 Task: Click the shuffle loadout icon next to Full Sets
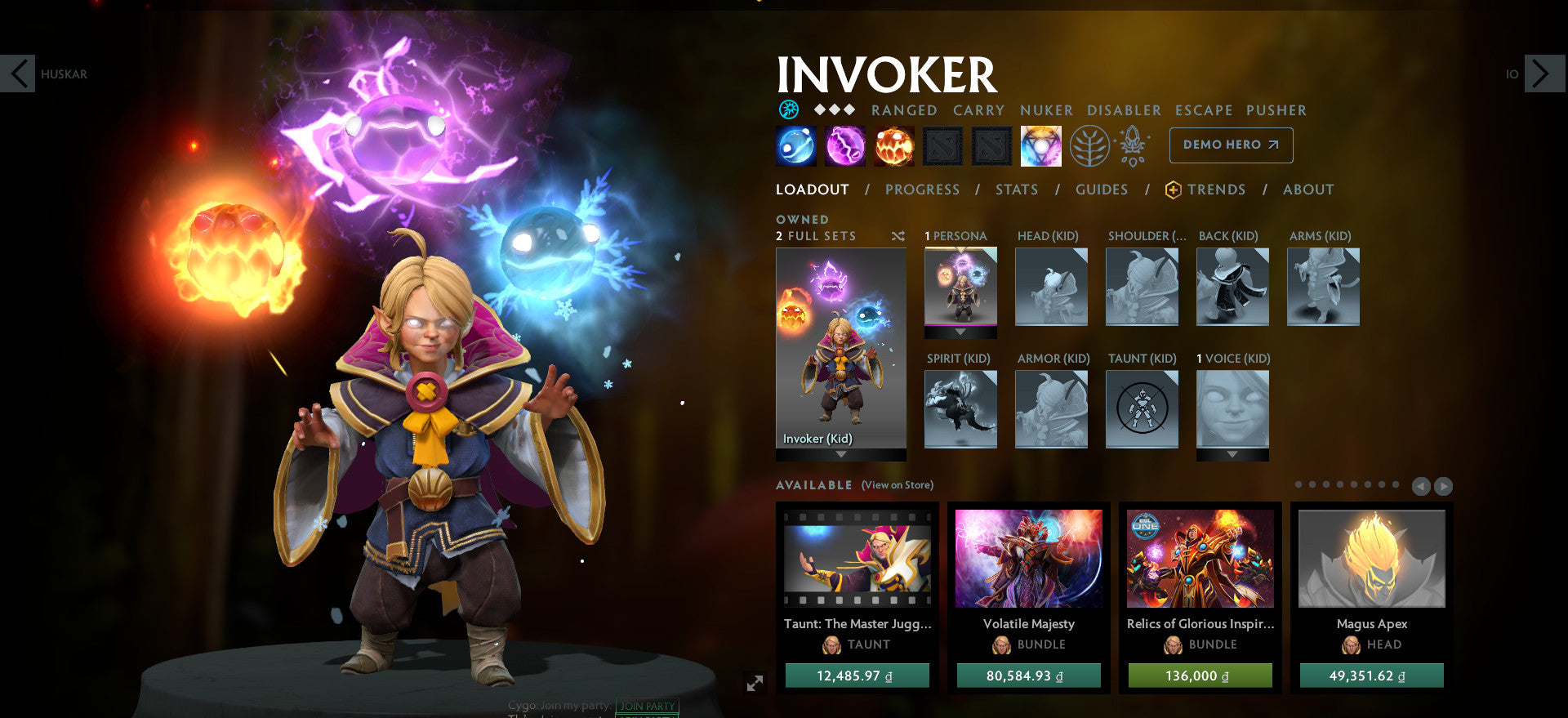tap(898, 236)
